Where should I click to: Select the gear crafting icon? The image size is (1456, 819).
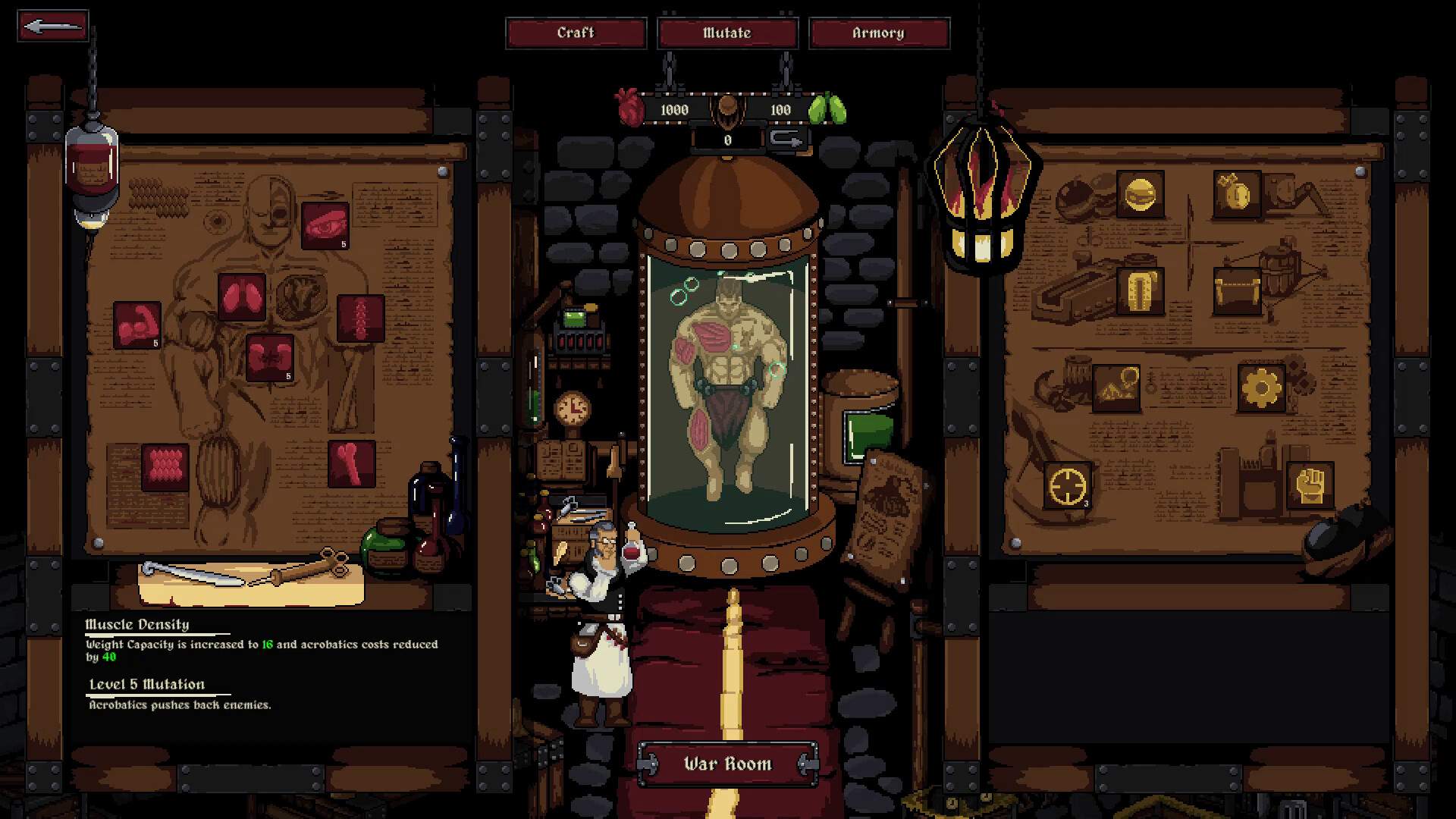[x=1261, y=387]
